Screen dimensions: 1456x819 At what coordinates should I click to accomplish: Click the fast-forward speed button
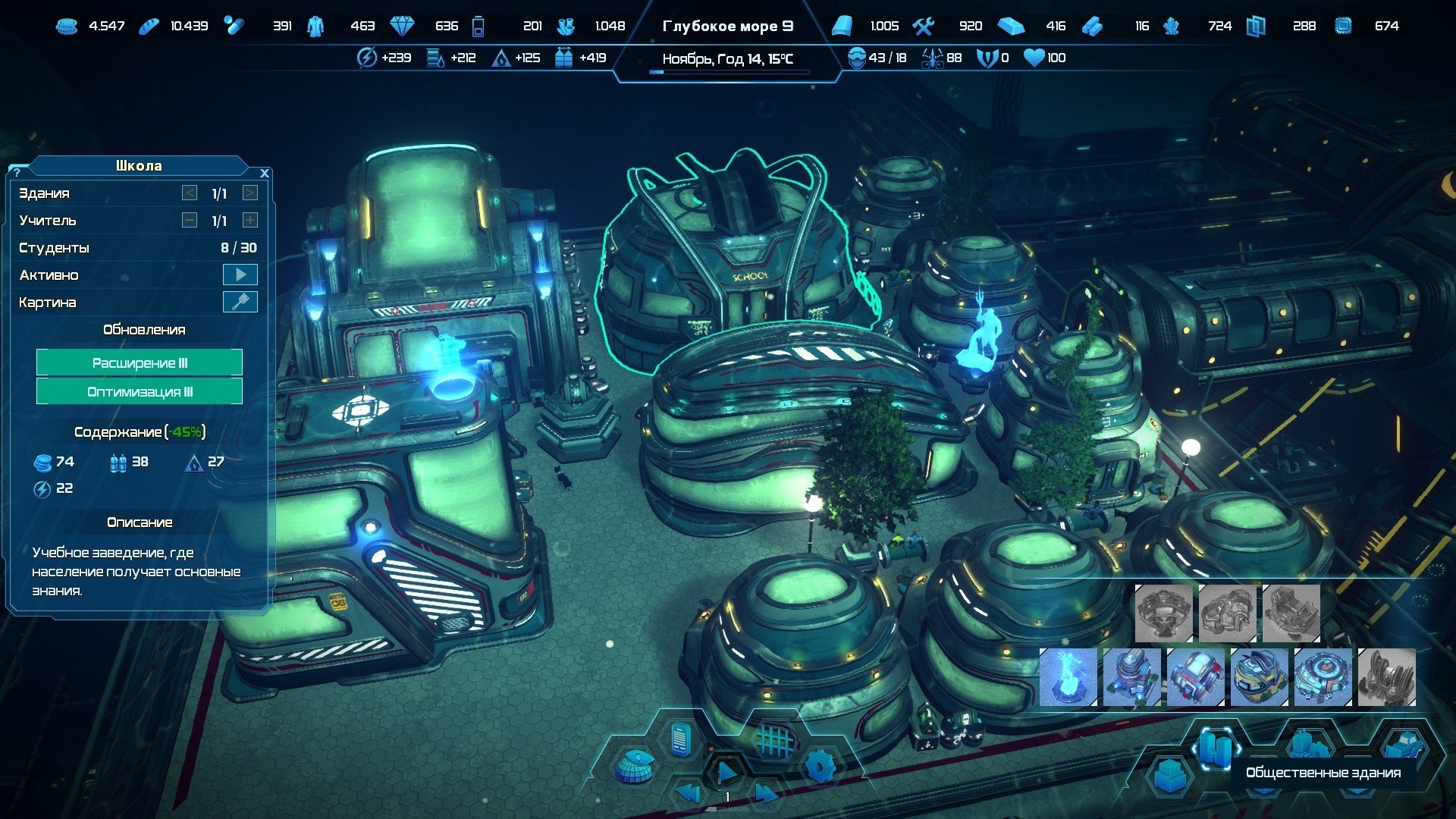coord(764,794)
